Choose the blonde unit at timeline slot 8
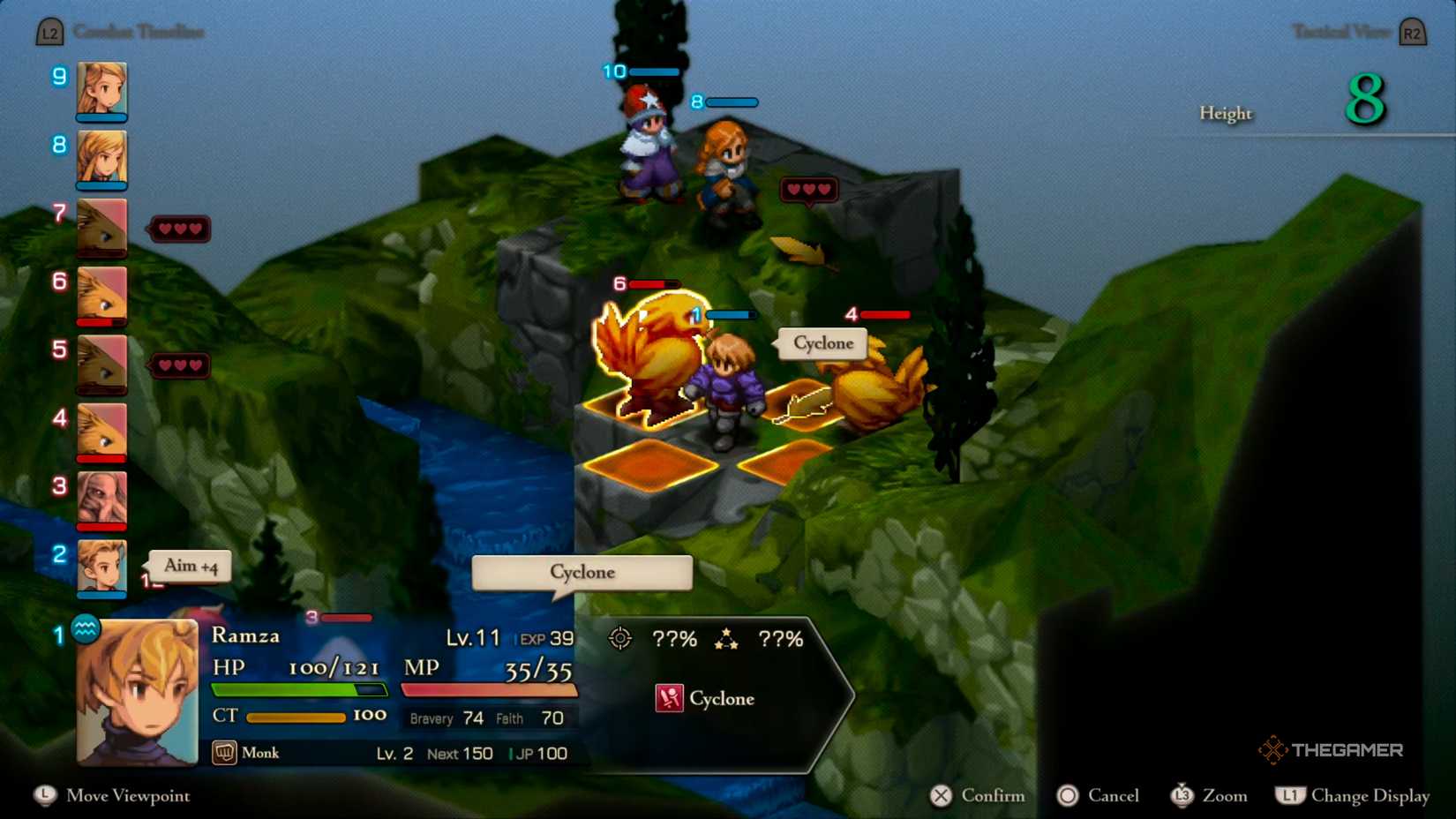 [x=101, y=157]
